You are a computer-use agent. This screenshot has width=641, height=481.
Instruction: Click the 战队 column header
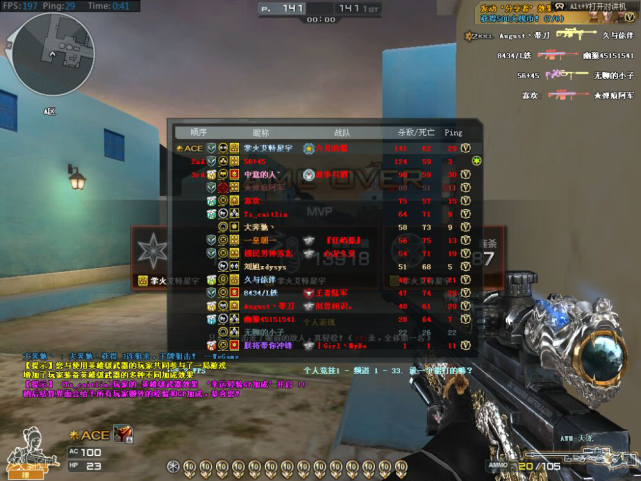[342, 131]
